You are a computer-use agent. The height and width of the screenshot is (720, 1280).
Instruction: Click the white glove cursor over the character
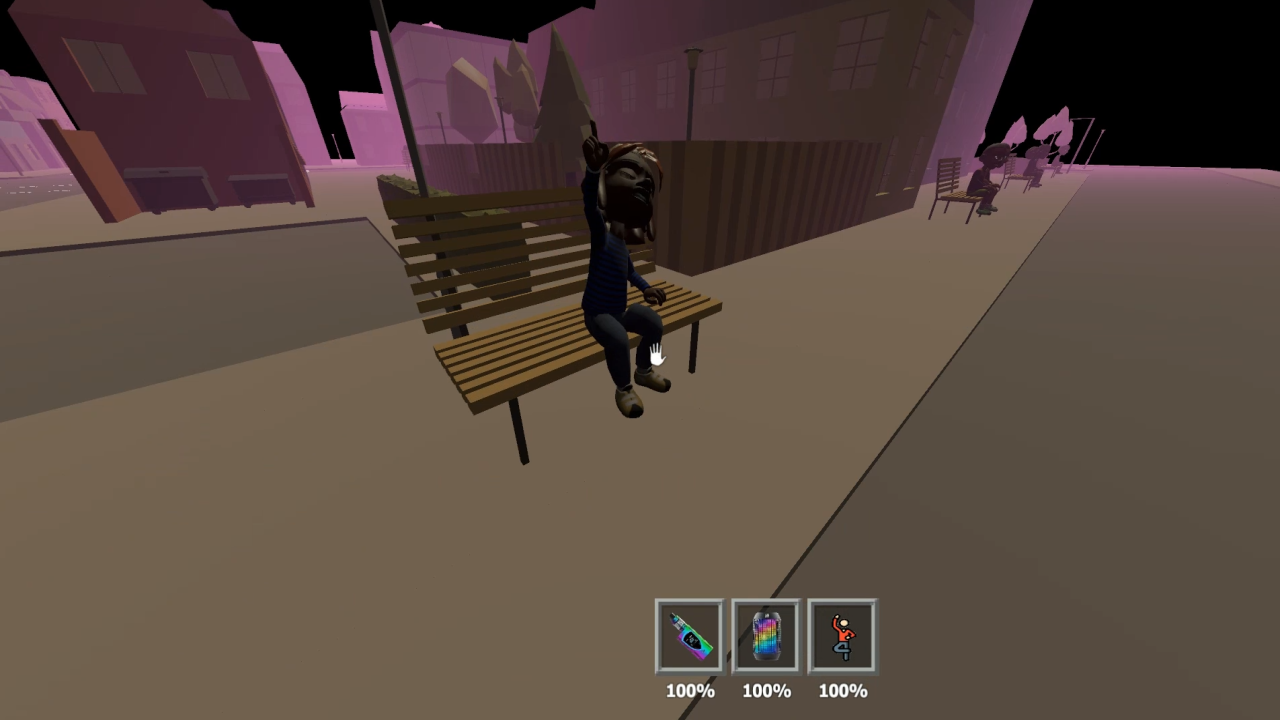click(657, 352)
